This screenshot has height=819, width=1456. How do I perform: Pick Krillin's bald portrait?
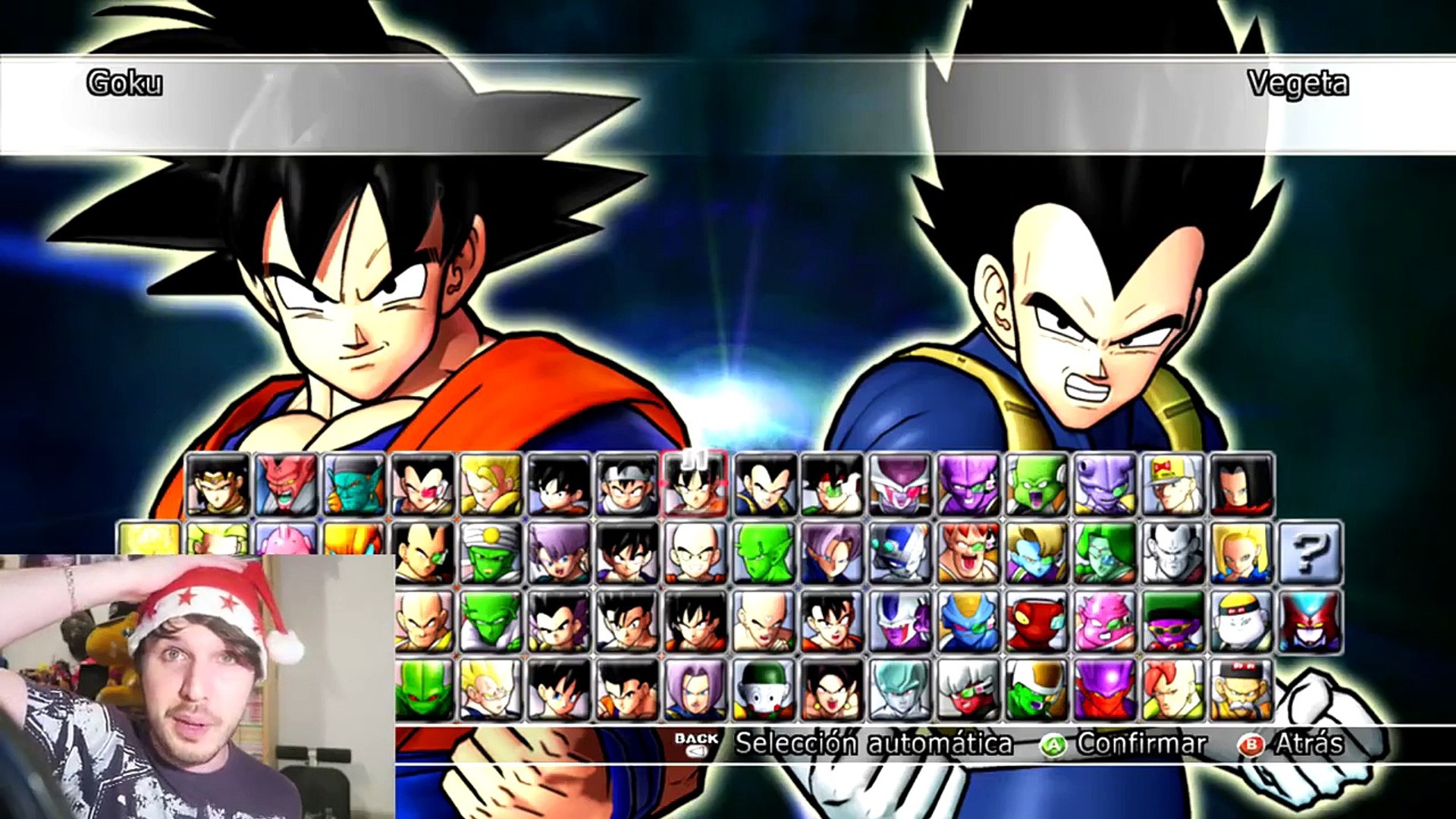(695, 553)
